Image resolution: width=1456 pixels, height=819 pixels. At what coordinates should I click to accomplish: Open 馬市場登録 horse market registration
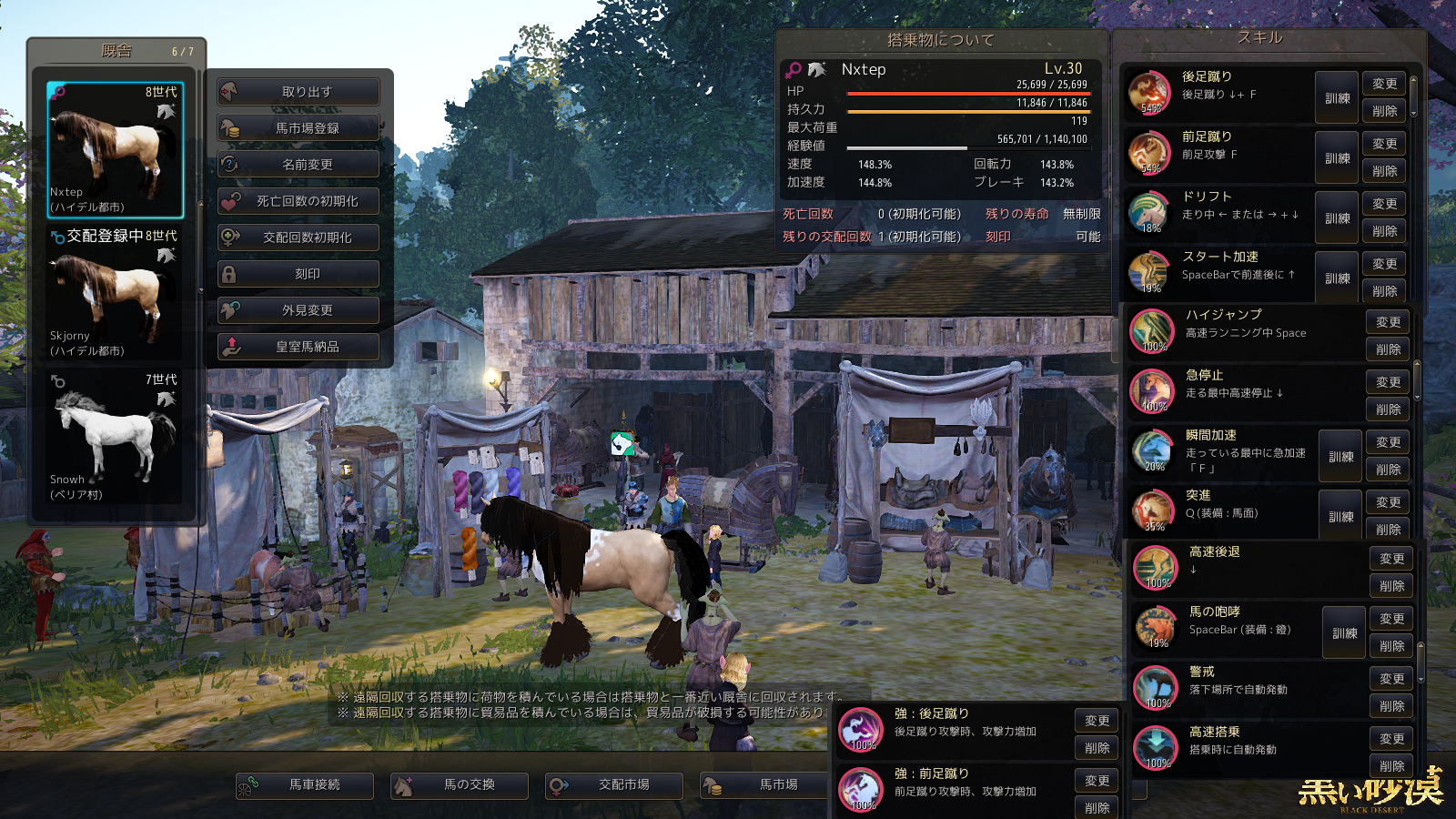coord(298,128)
